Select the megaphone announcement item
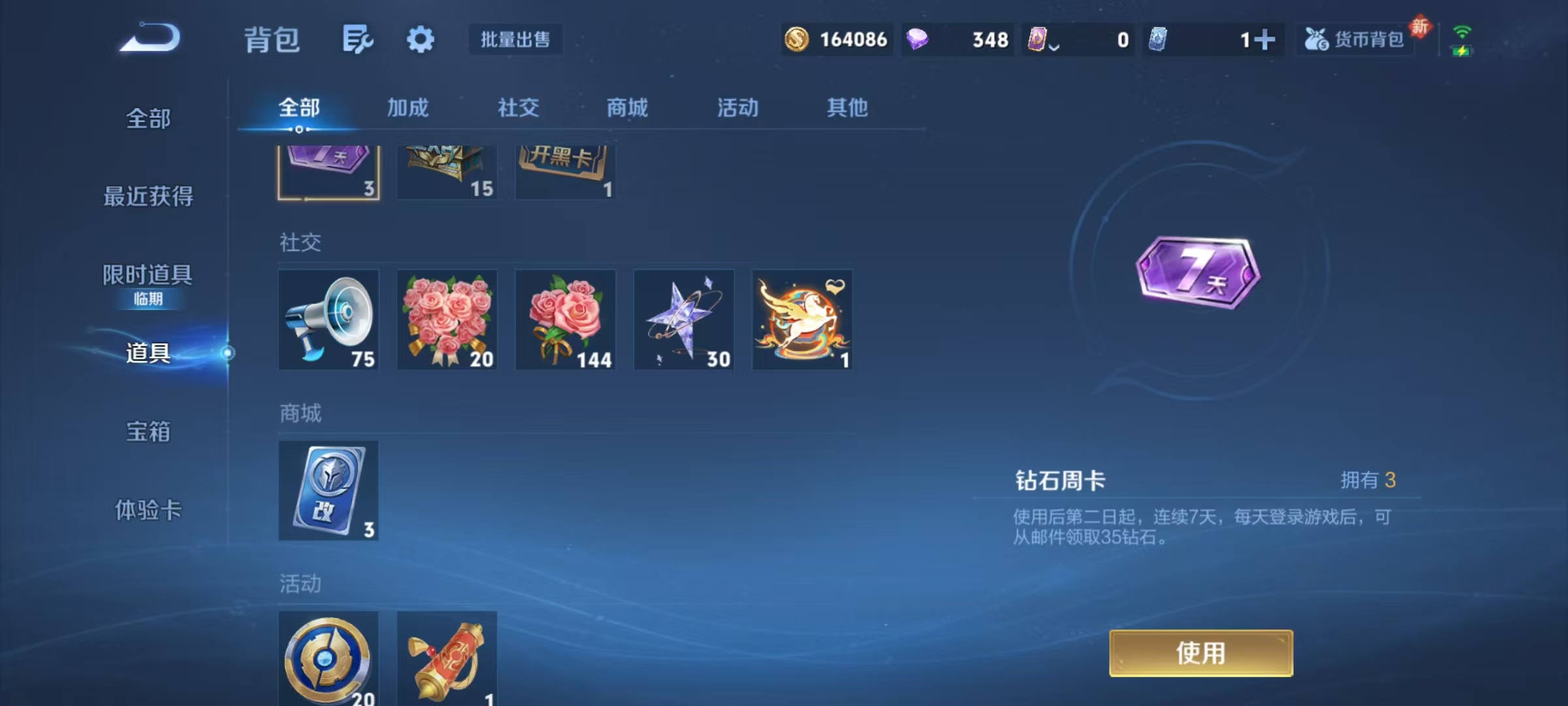The height and width of the screenshot is (706, 1568). pos(329,320)
